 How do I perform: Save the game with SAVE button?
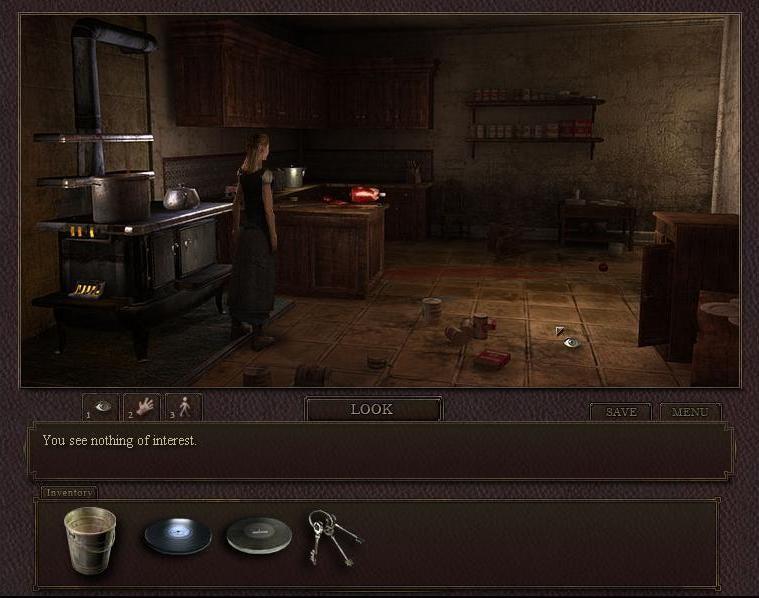point(620,412)
